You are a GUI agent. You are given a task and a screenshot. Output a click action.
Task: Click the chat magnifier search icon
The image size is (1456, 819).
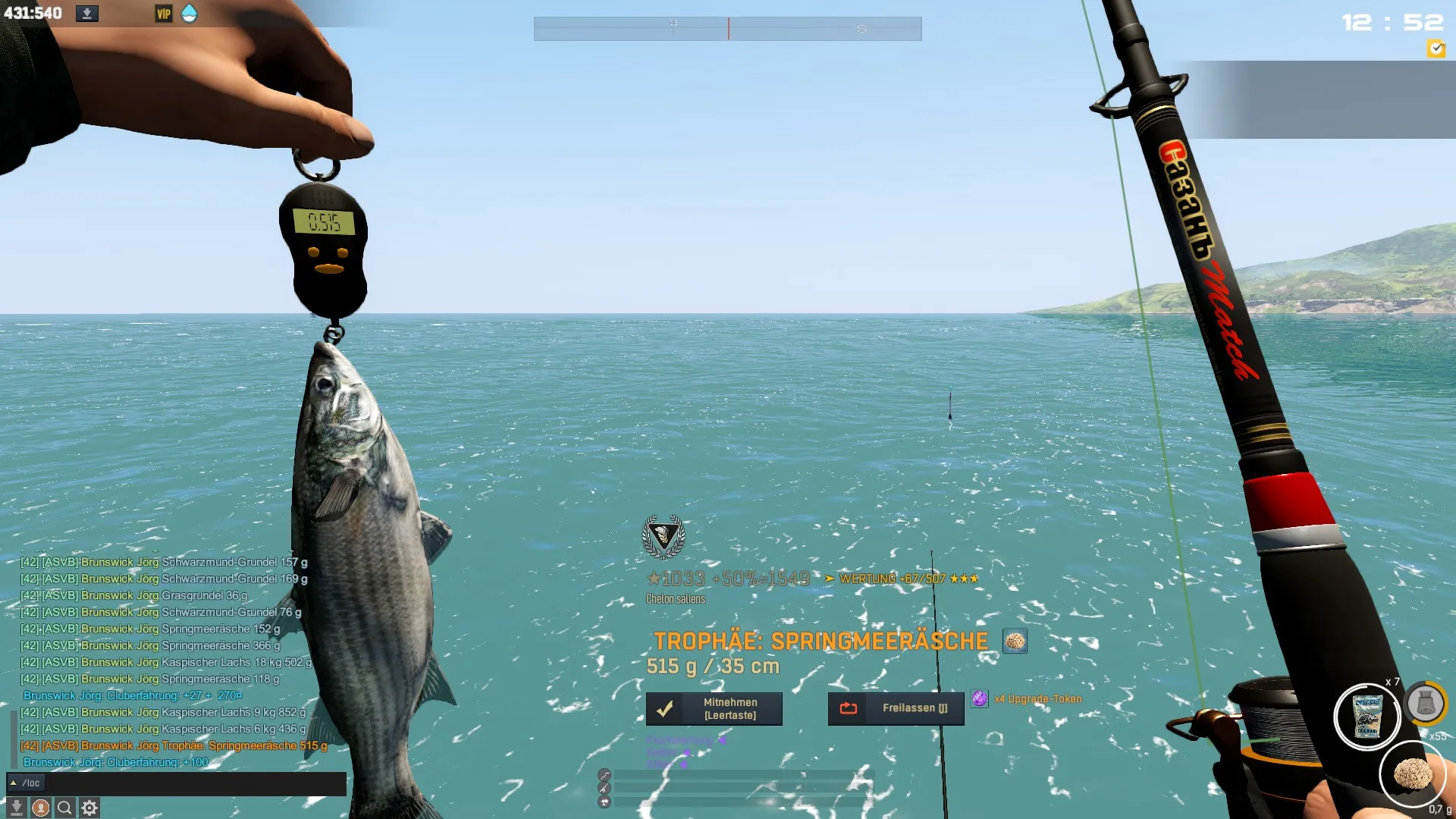(x=64, y=808)
